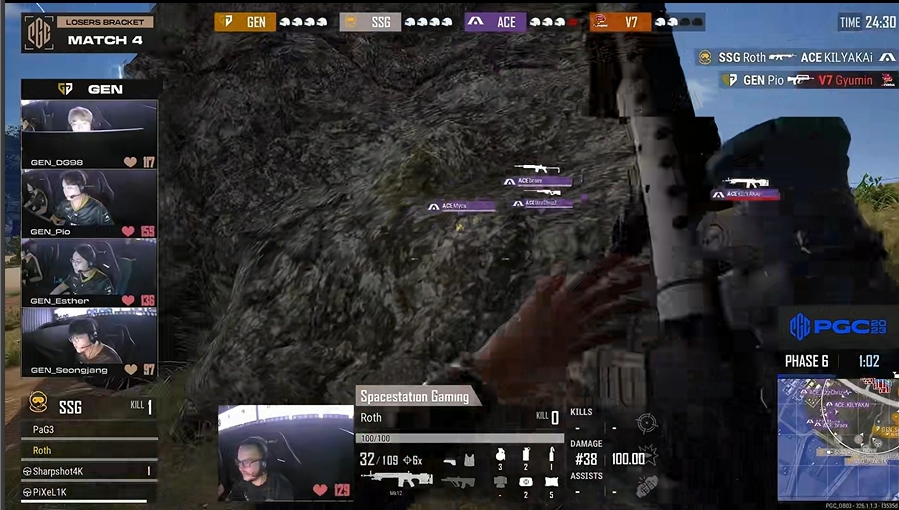
Task: Select the secondary weapon icon below the ammo
Action: click(x=458, y=481)
